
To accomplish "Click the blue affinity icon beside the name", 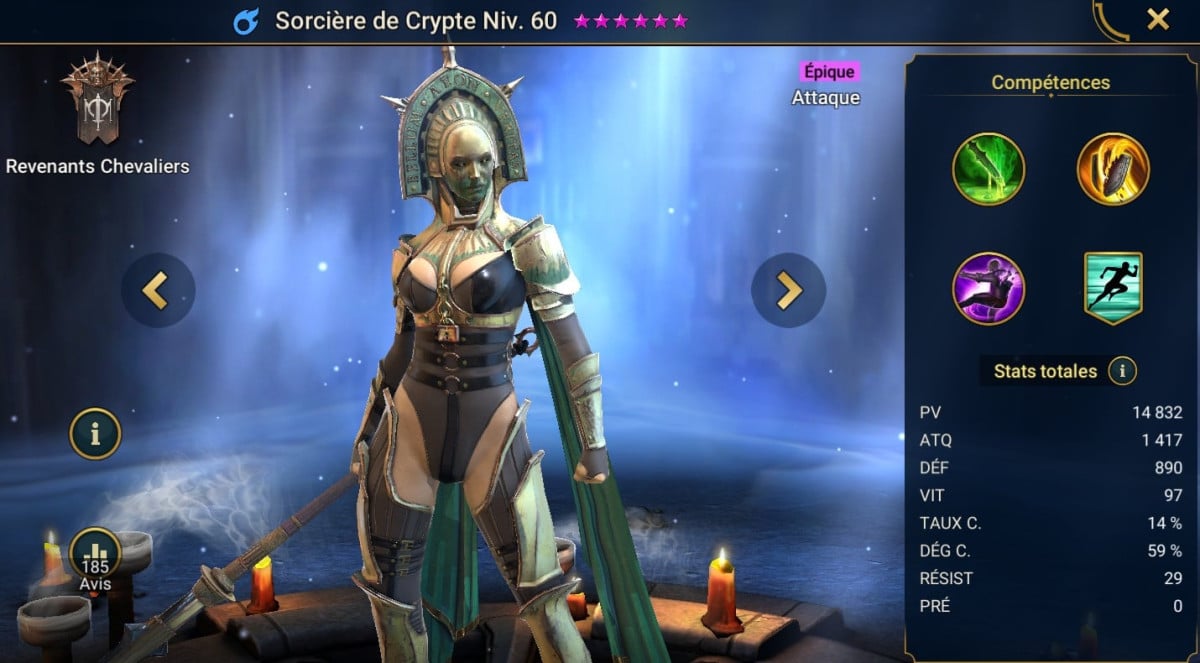I will (x=245, y=21).
